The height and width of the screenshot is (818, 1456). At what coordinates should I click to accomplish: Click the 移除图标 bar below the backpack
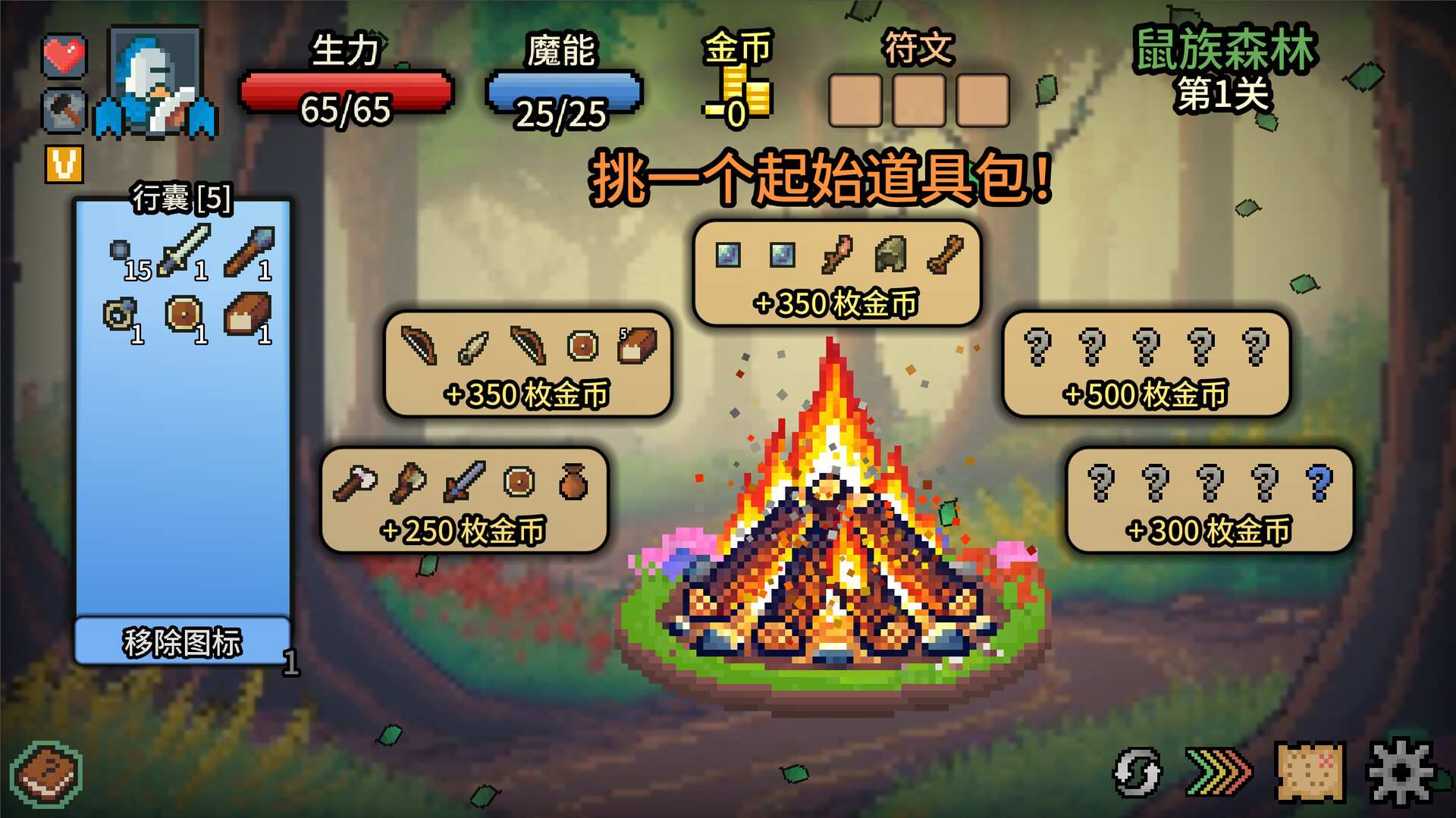182,642
